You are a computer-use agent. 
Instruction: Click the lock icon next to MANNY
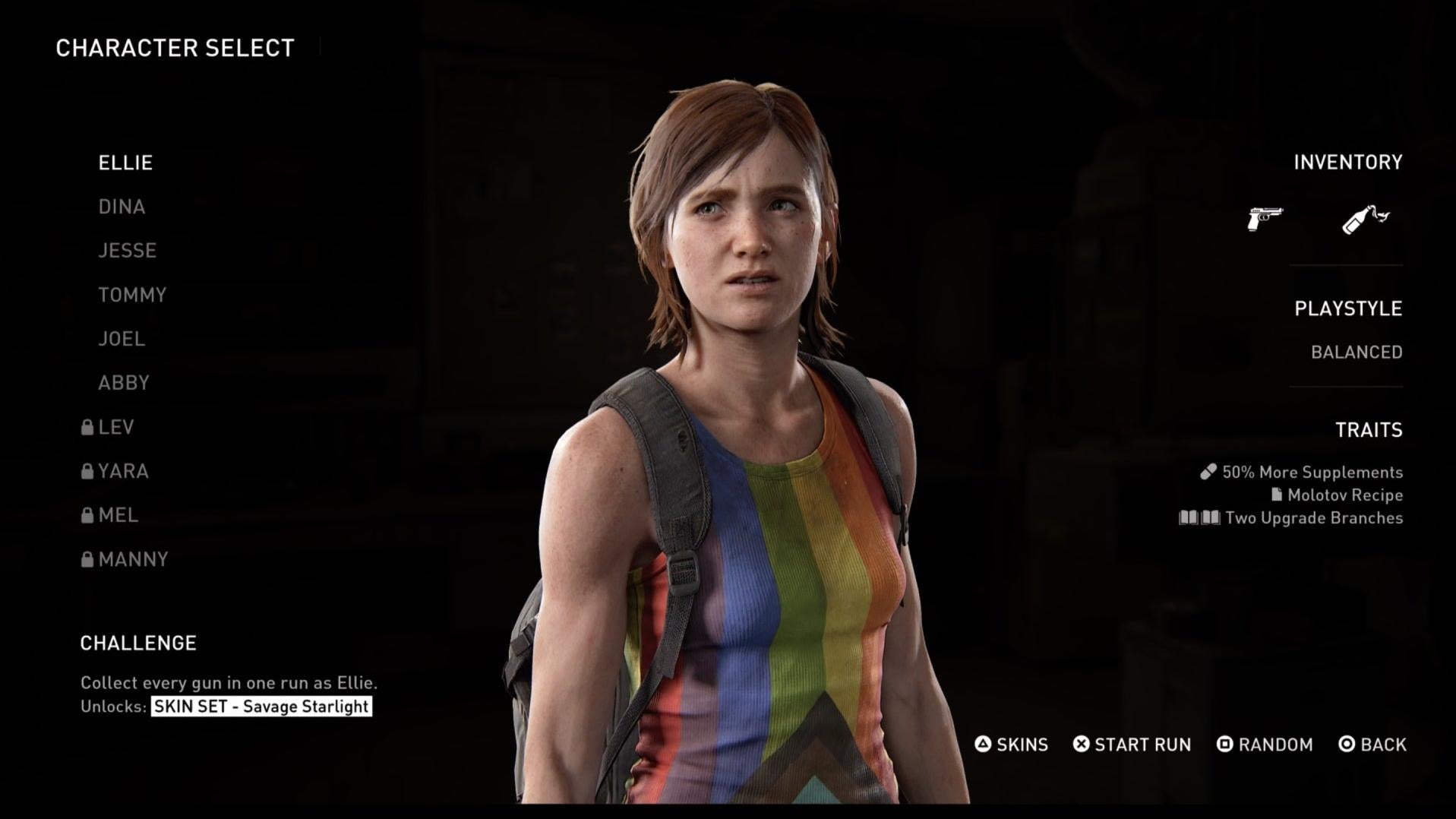(87, 559)
